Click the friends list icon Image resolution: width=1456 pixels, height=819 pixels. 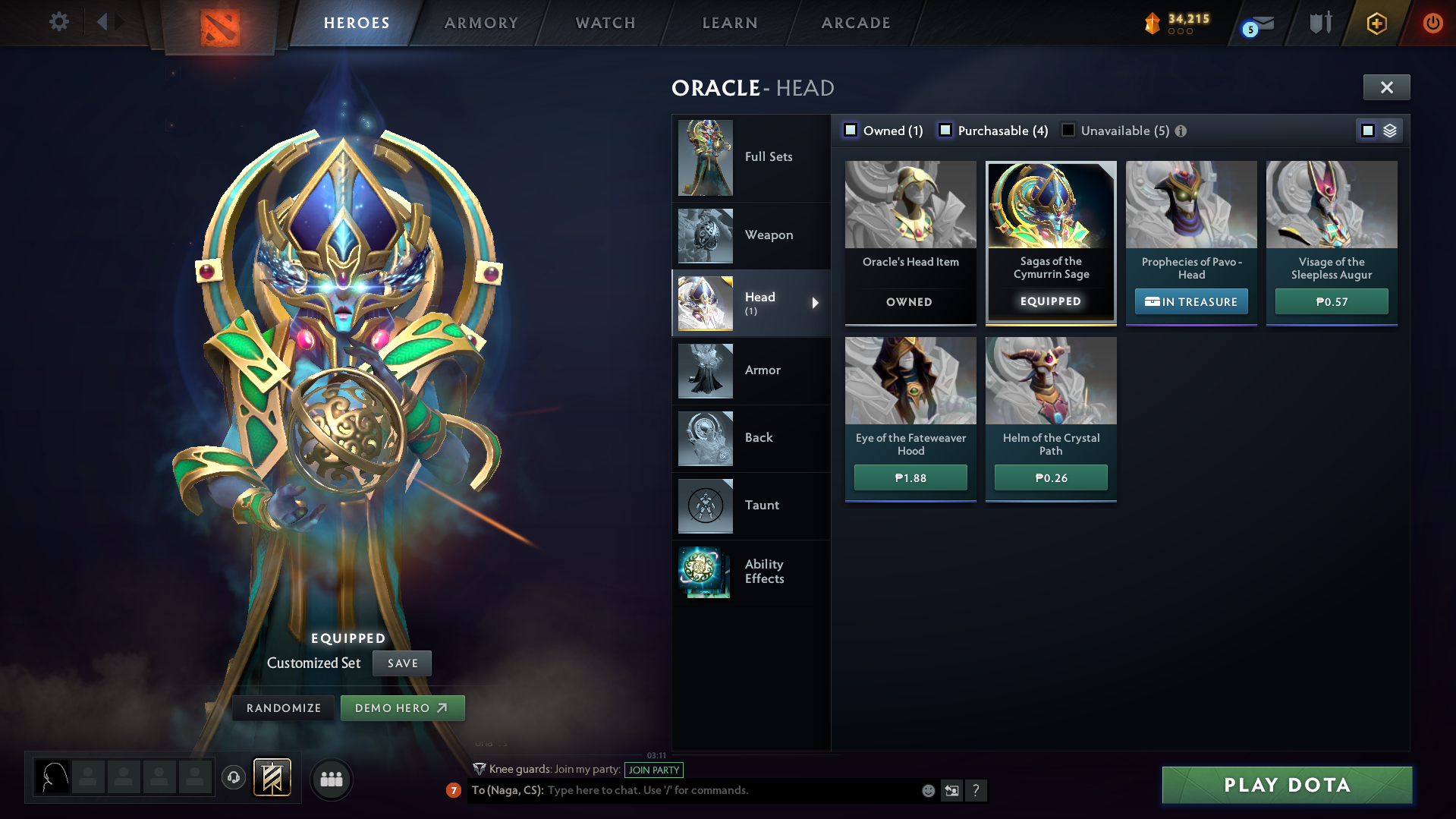331,780
